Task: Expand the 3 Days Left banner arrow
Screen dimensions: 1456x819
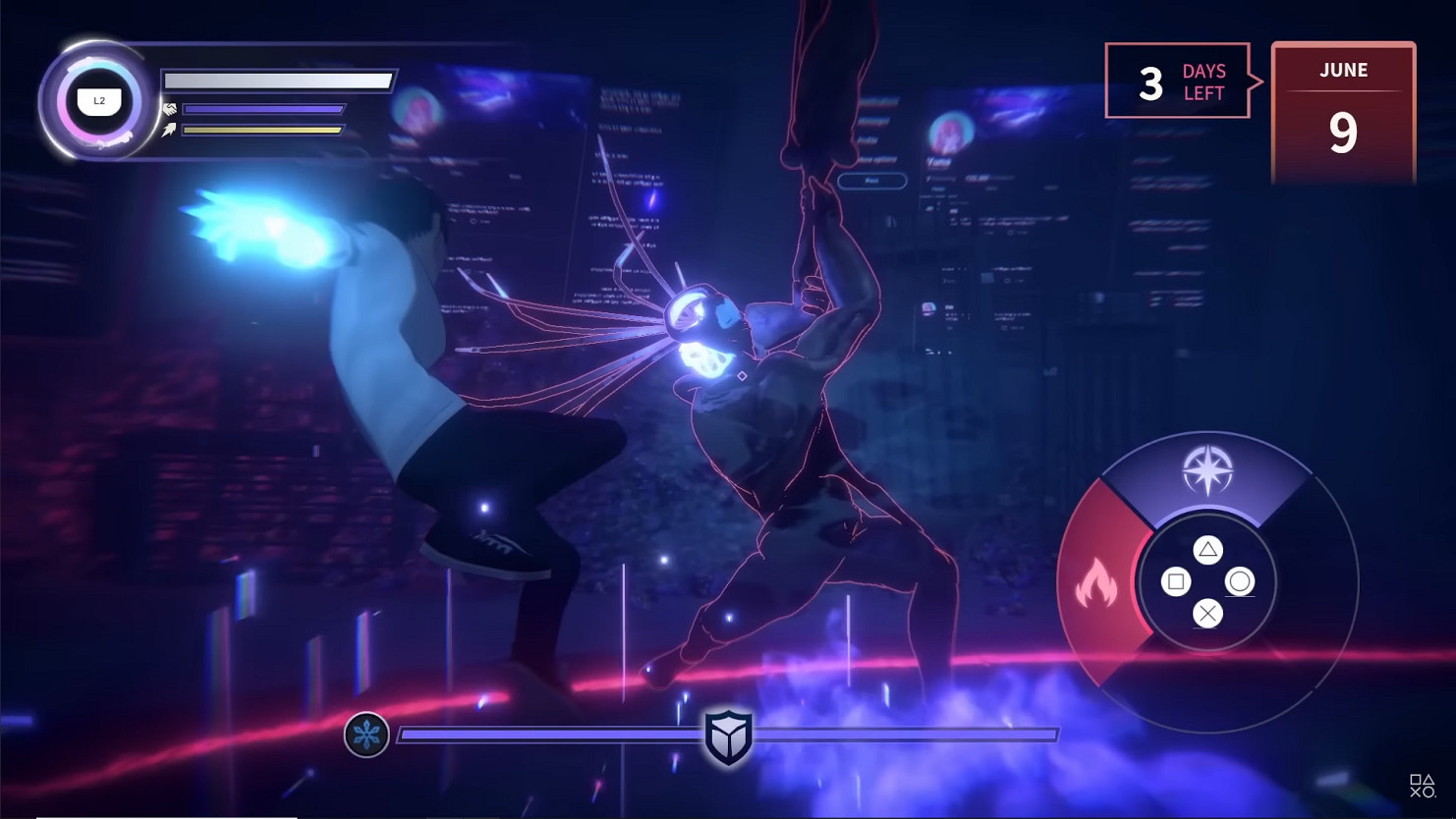Action: tap(1255, 82)
